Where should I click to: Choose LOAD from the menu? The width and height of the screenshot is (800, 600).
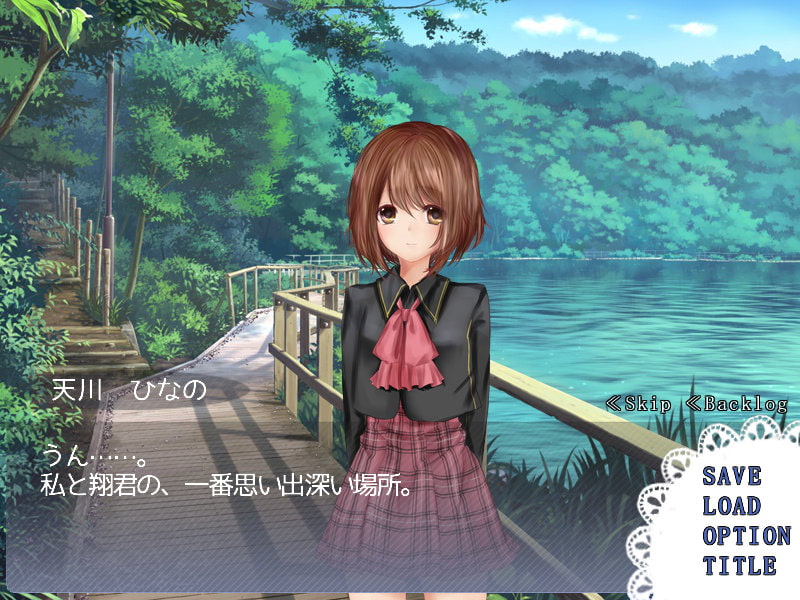click(x=731, y=506)
